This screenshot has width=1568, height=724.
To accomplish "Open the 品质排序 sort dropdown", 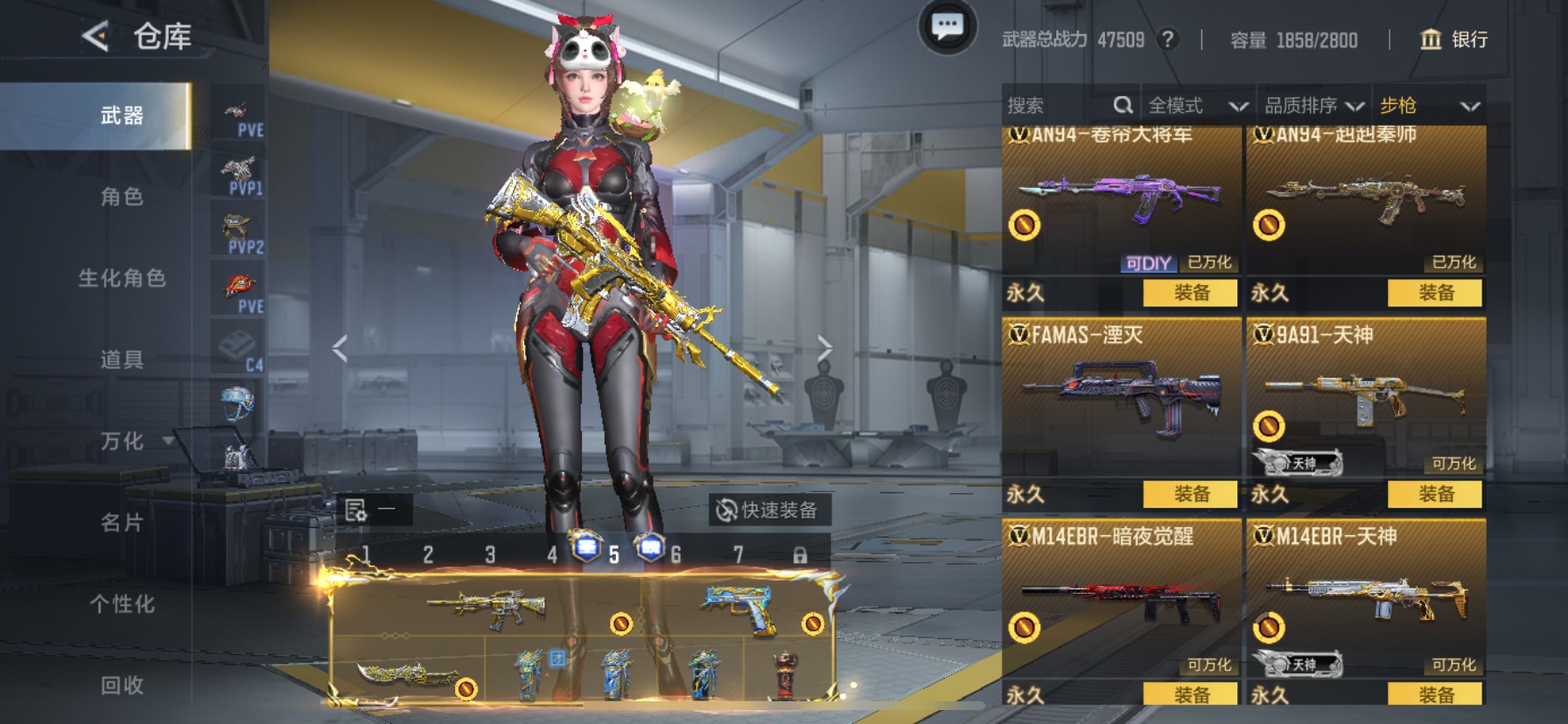I will tap(1313, 106).
